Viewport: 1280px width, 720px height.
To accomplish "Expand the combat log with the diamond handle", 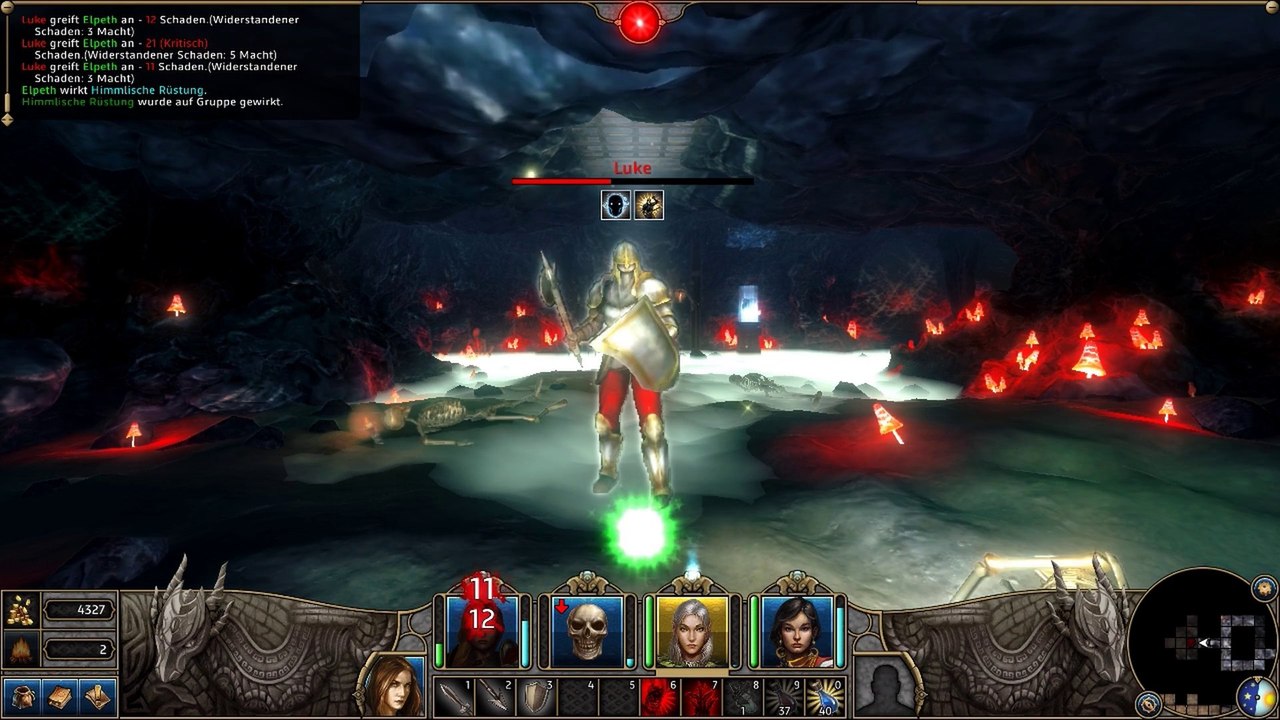I will click(x=7, y=119).
